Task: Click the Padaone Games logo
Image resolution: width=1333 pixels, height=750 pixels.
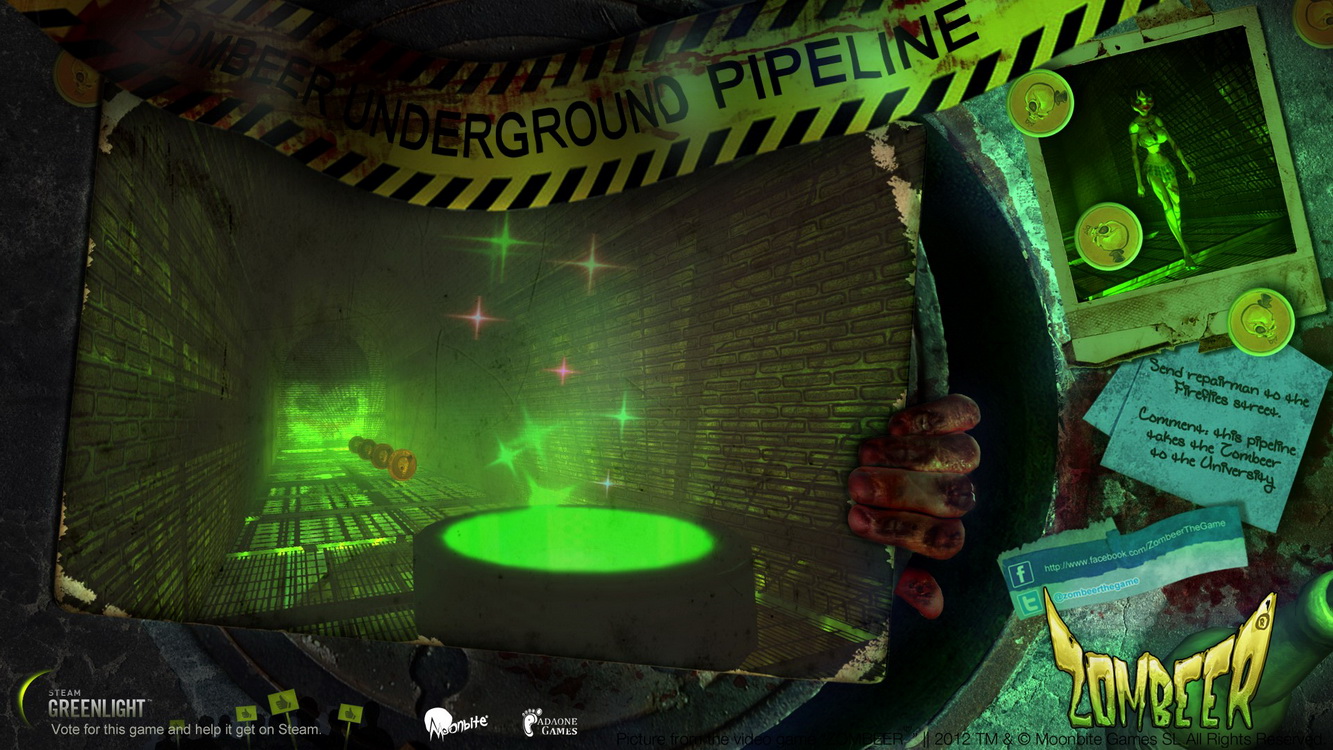Action: click(x=550, y=722)
